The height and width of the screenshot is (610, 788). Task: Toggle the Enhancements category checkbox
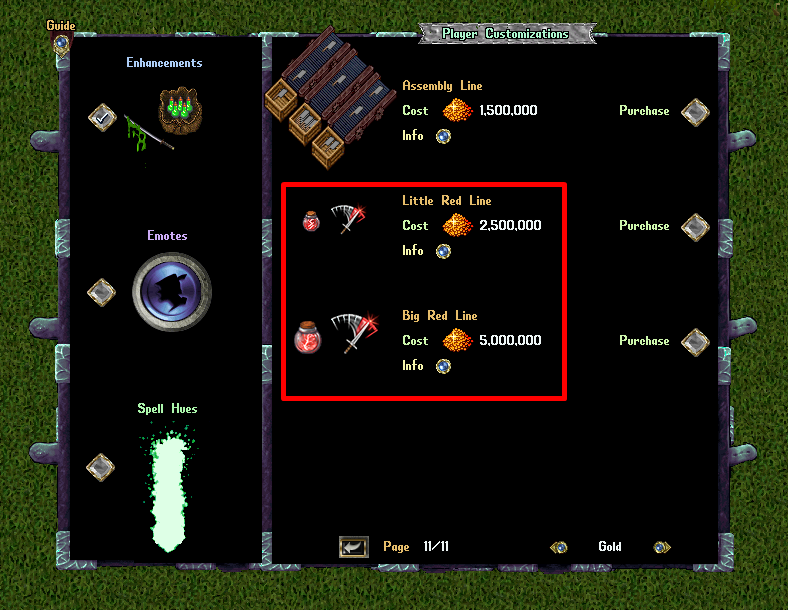[x=102, y=118]
